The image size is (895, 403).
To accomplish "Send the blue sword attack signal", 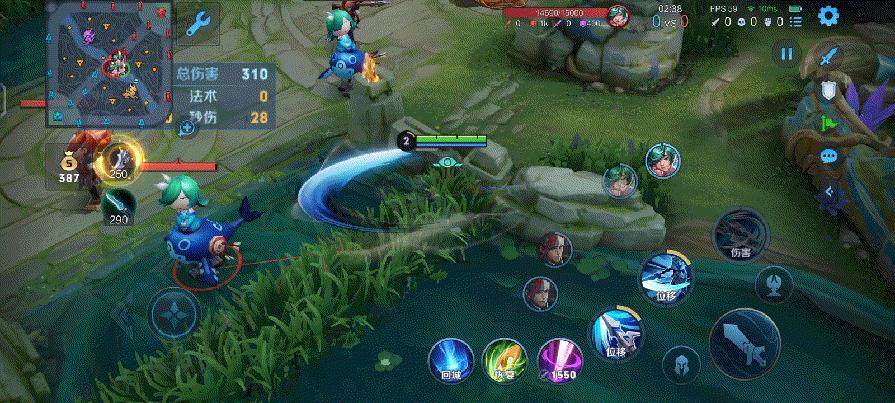I will pos(827,56).
